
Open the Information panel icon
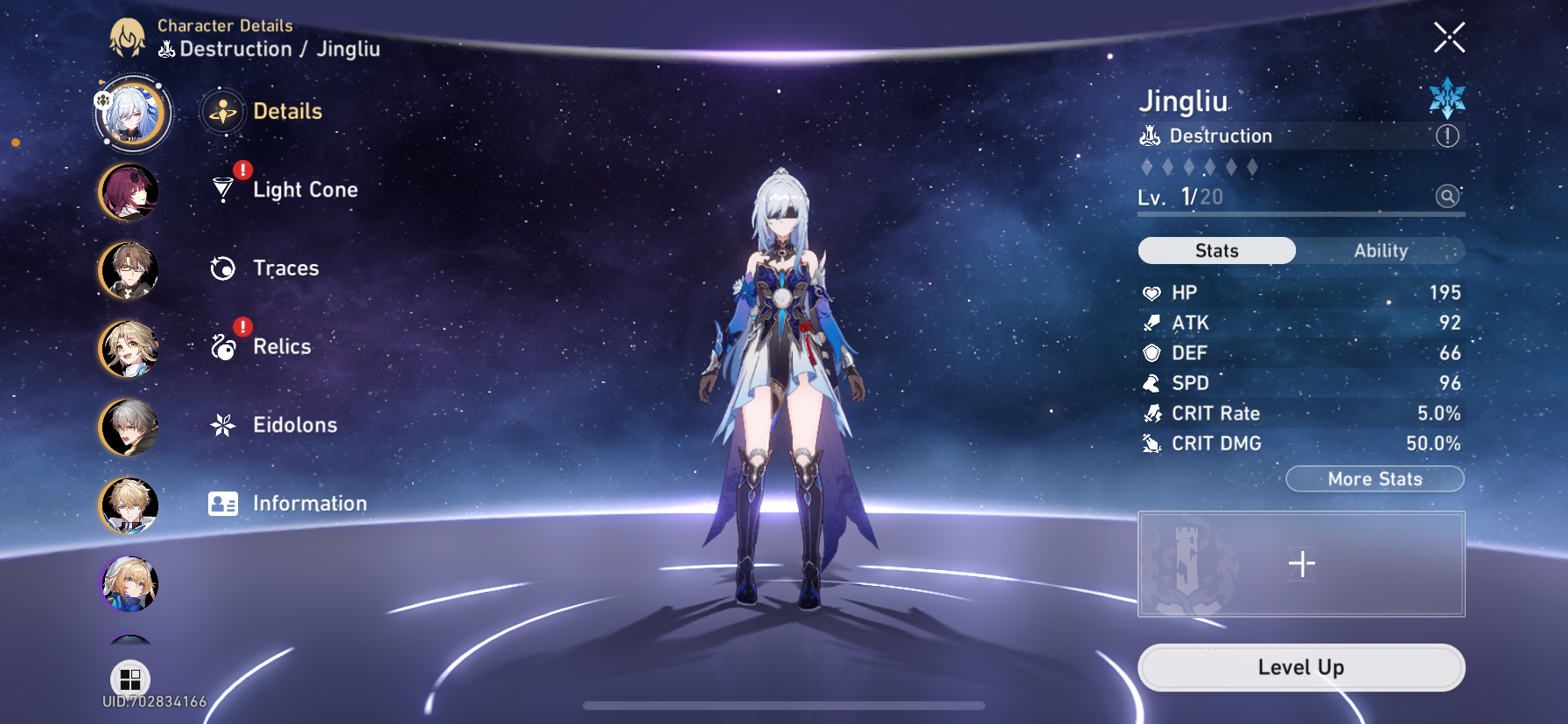click(x=223, y=504)
